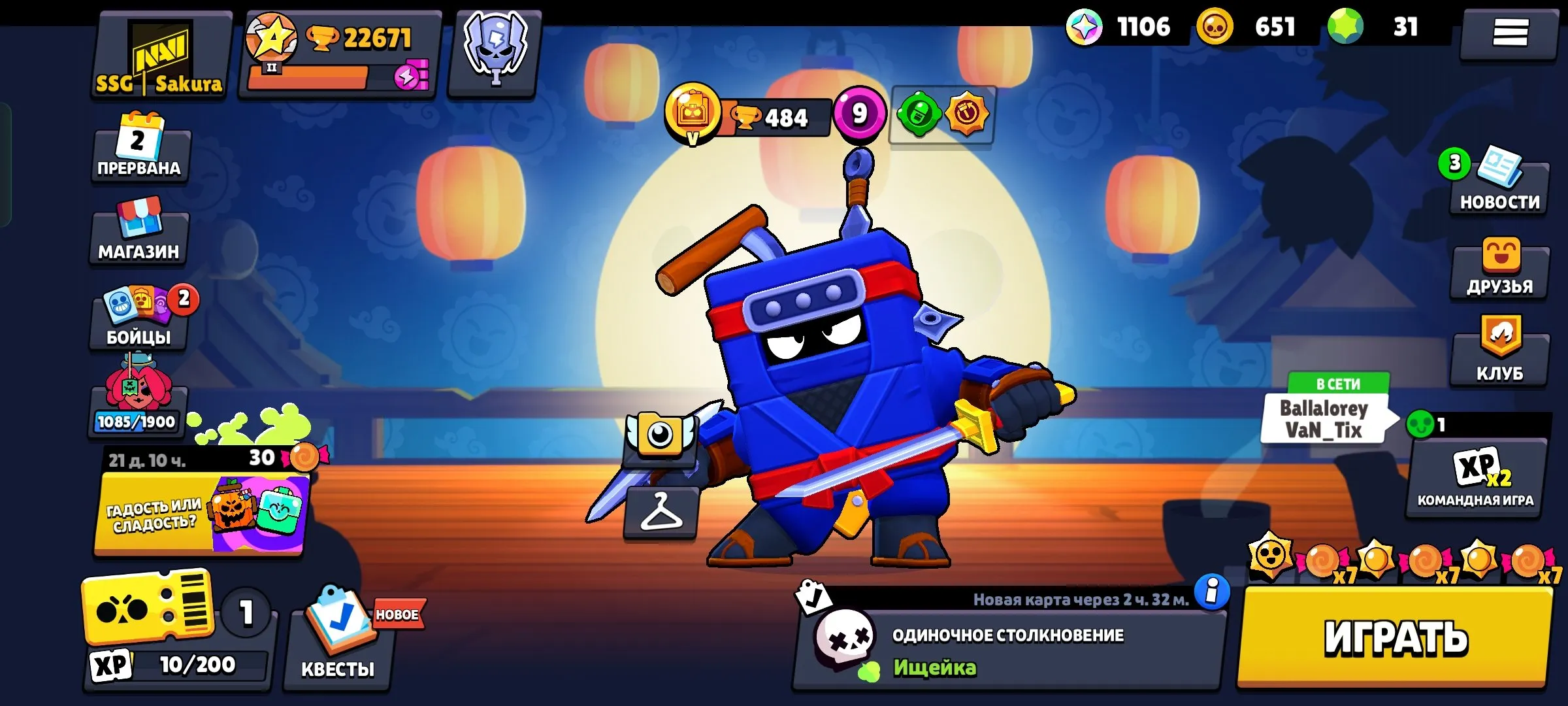Open the skin hanger wardrobe button
Screen dimensions: 1568x706
coord(661,513)
